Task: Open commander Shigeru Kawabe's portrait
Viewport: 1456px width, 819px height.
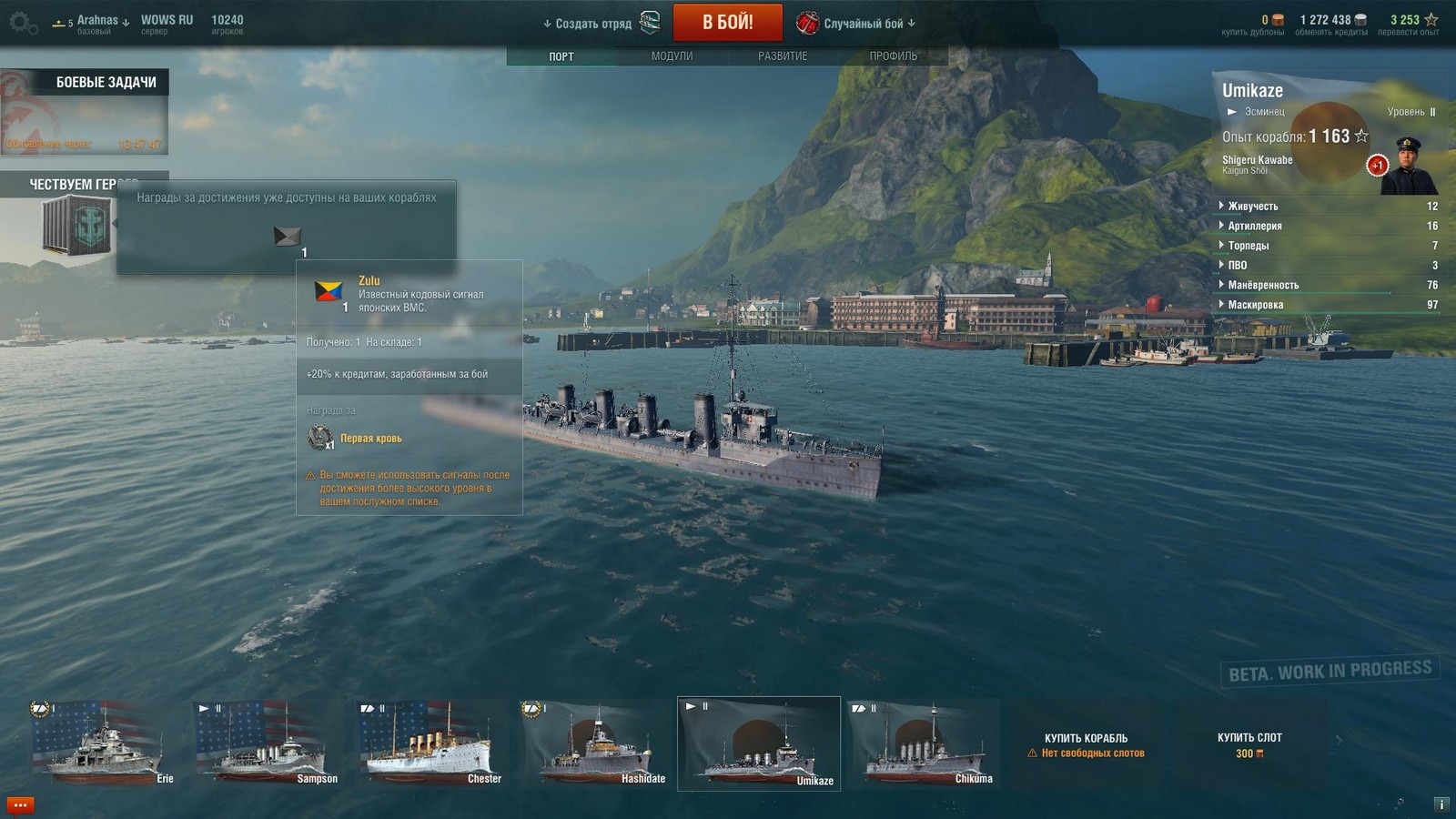Action: point(1408,167)
